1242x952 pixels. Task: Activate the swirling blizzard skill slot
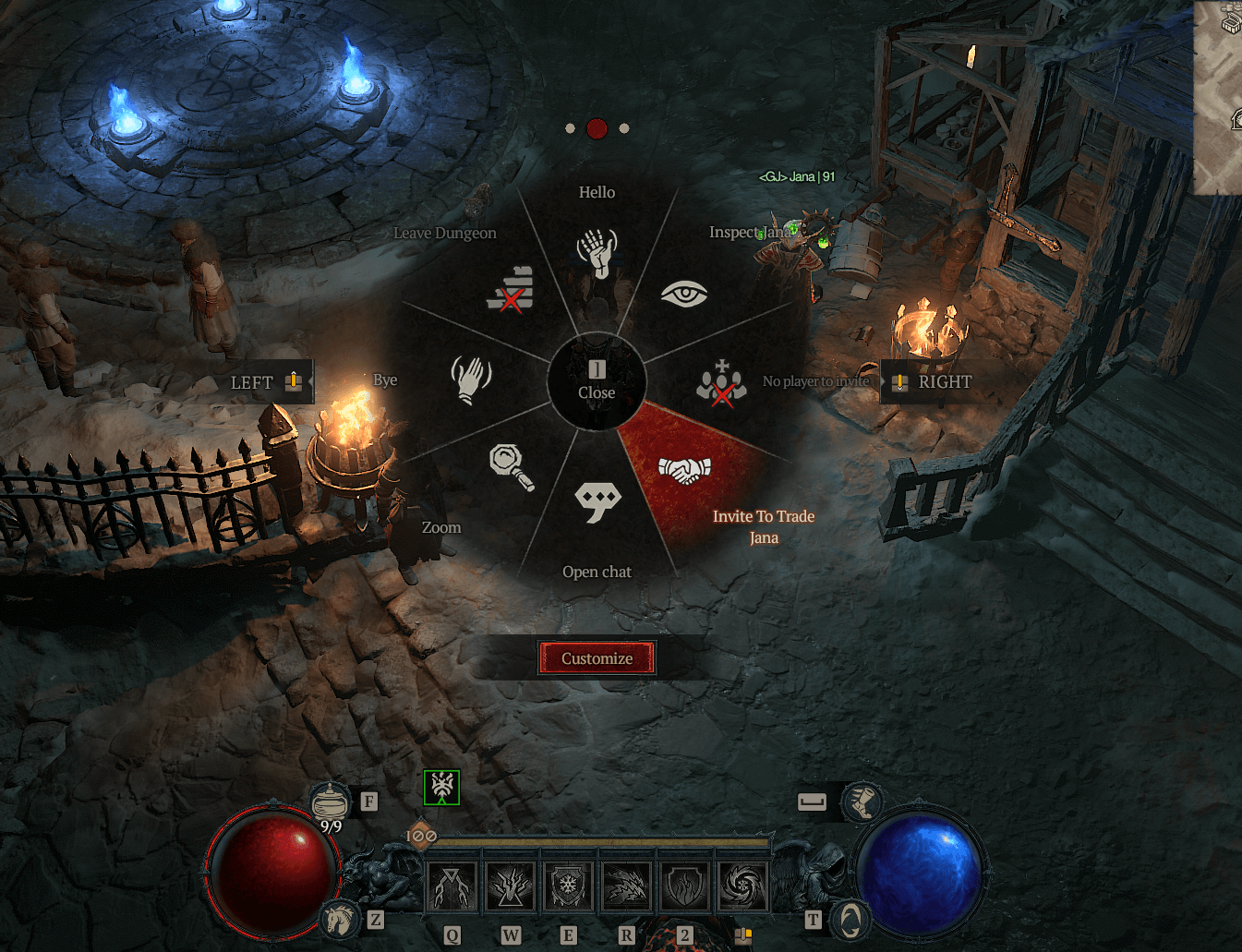(x=742, y=886)
